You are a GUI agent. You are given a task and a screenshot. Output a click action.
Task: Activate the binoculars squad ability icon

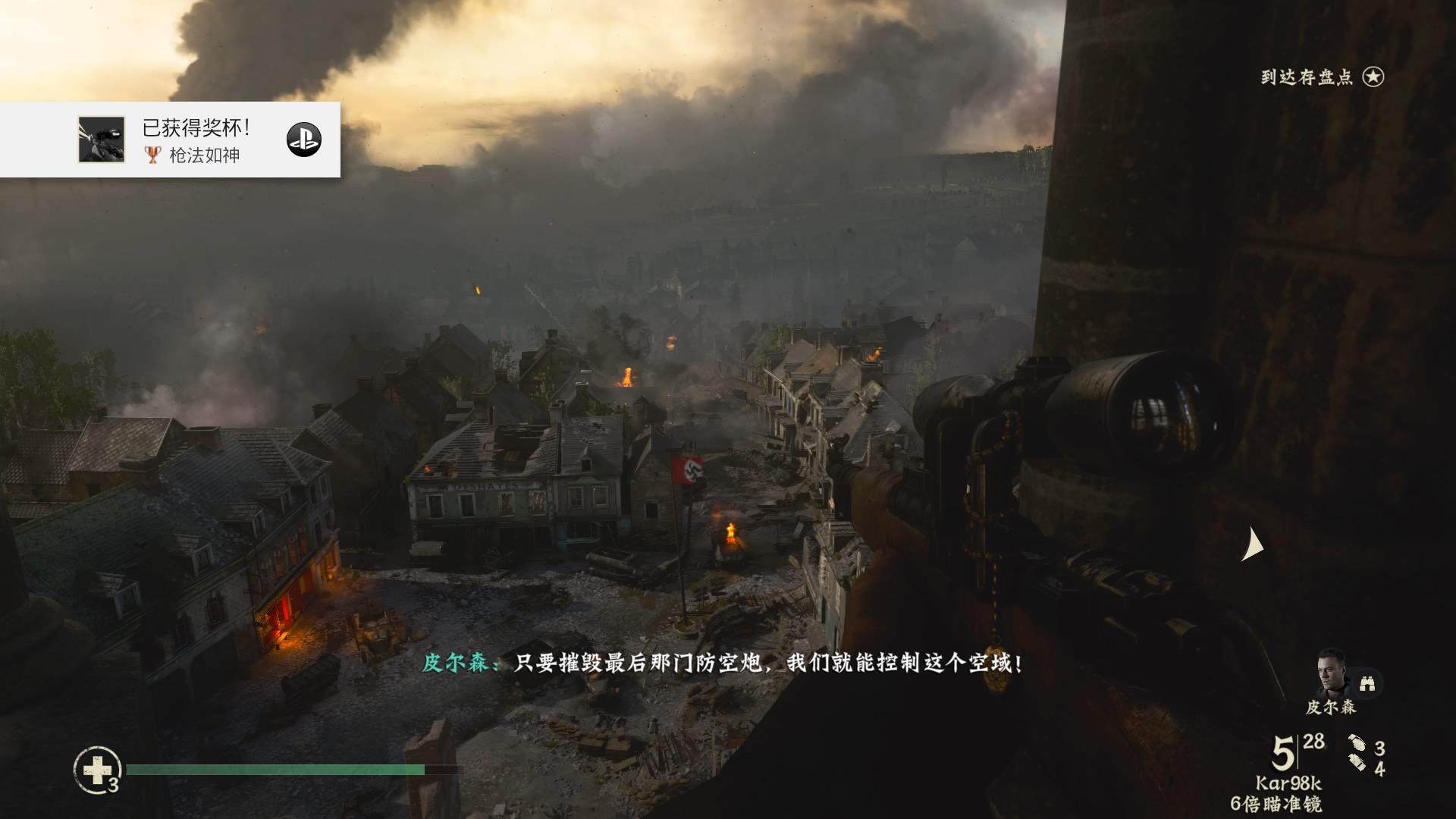pos(1368,683)
